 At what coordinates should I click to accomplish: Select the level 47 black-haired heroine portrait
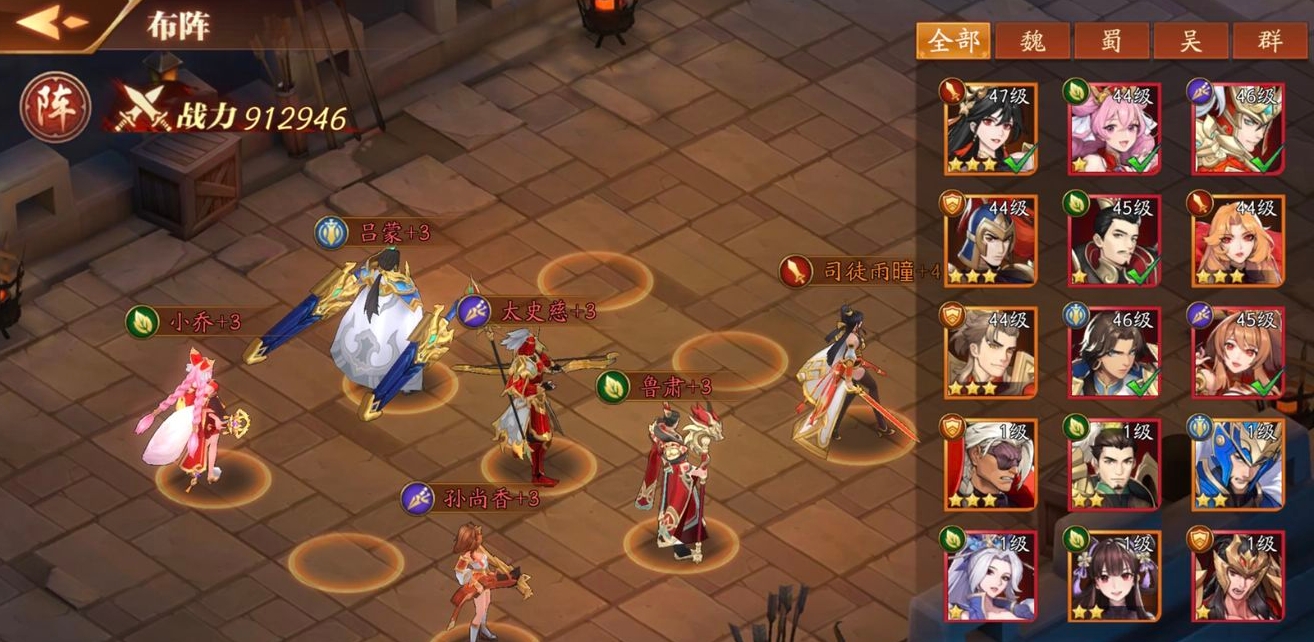991,129
